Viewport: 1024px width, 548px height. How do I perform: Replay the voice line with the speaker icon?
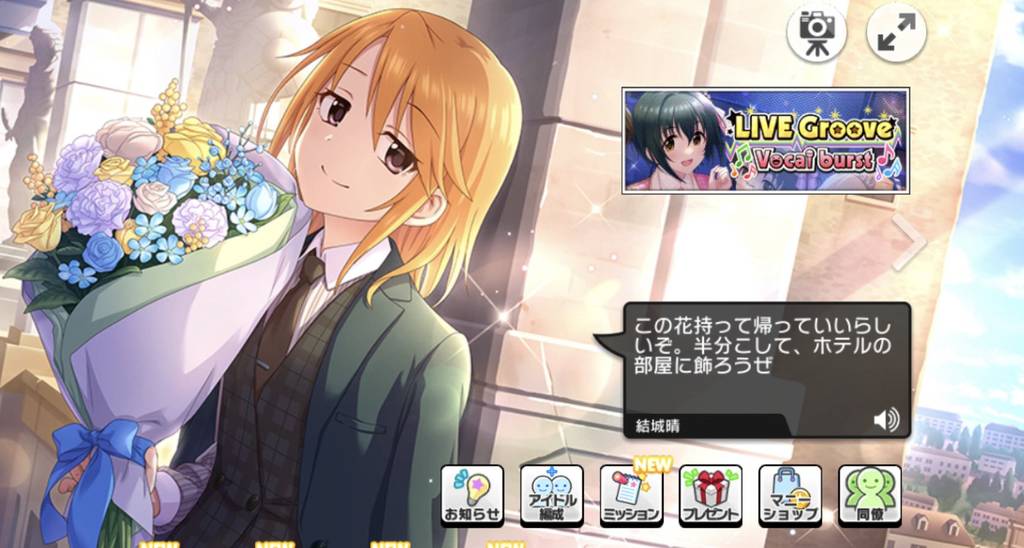click(885, 420)
